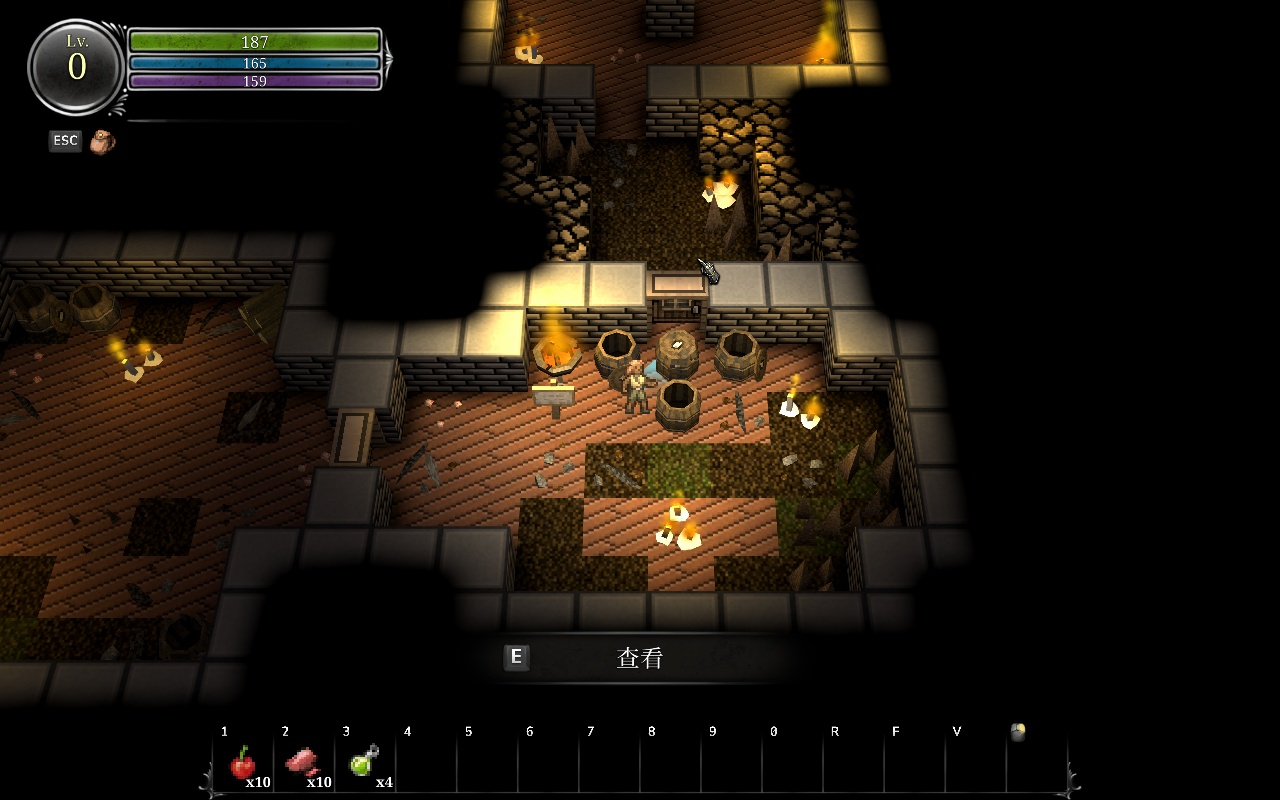Use the raw meat in hotbar
1280x800 pixels.
point(303,763)
